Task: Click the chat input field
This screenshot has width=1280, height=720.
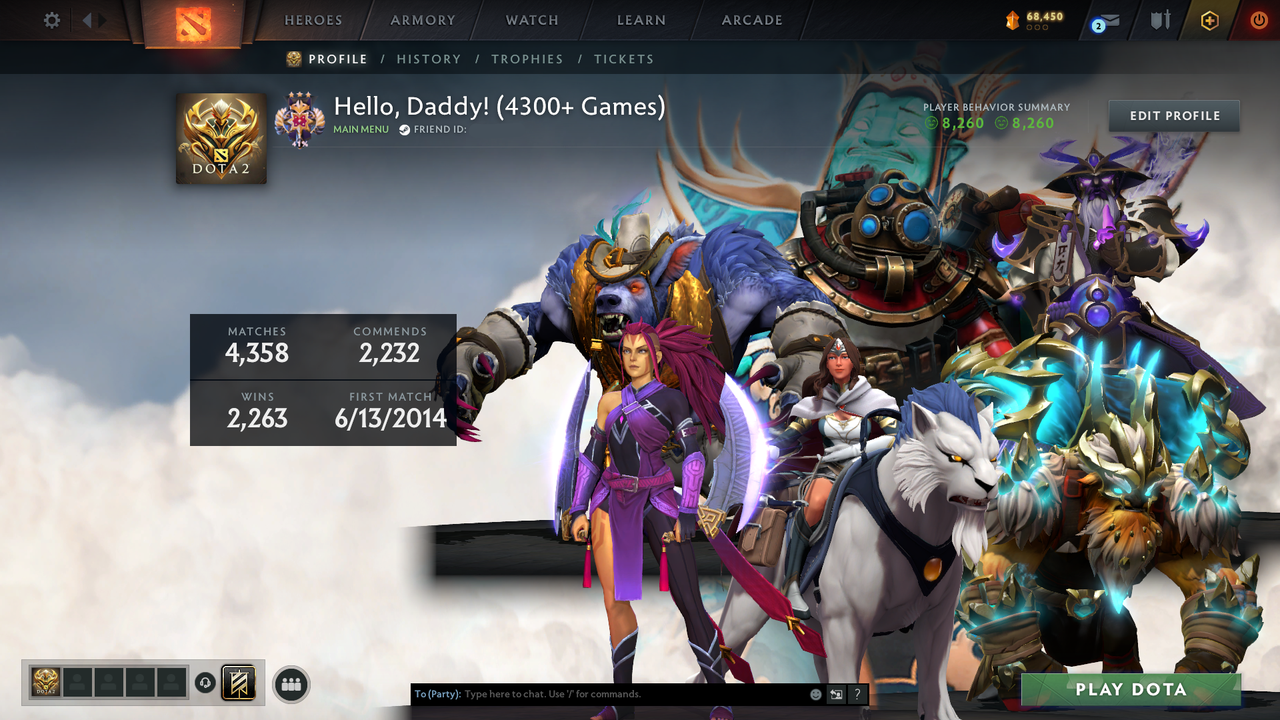Action: pyautogui.click(x=600, y=693)
